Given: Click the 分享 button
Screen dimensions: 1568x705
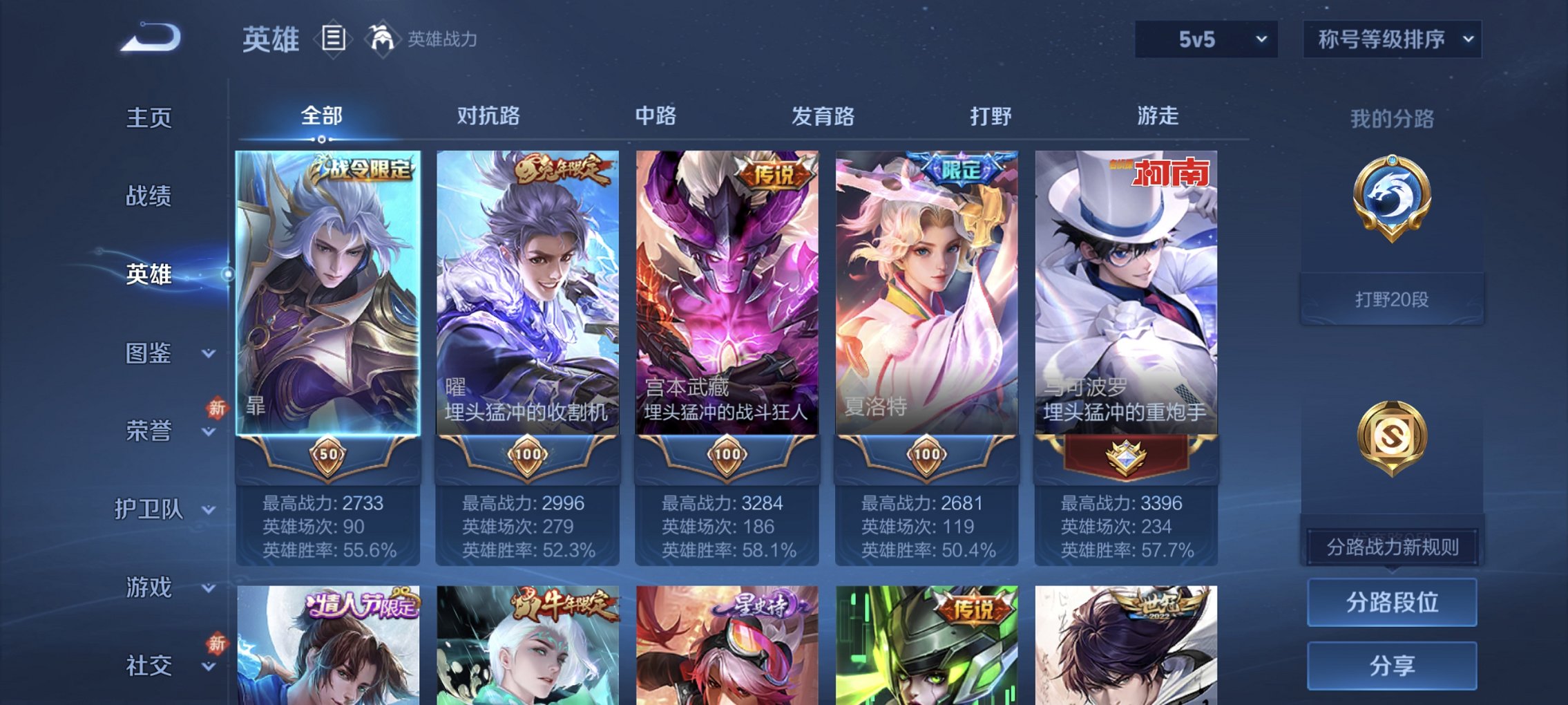Looking at the screenshot, I should coord(1392,666).
